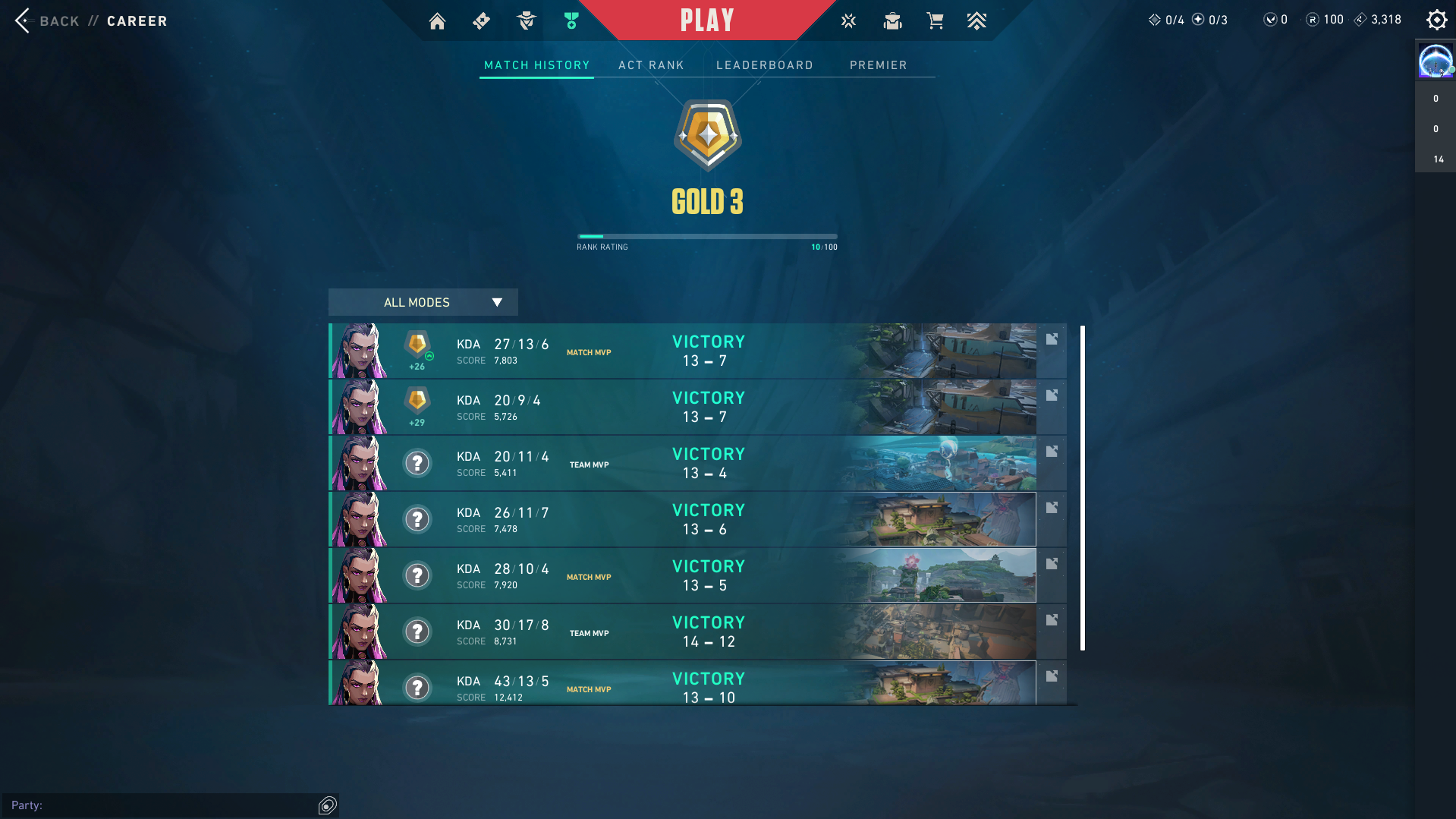Open the Home screen icon
Viewport: 1456px width, 819px height.
point(437,21)
